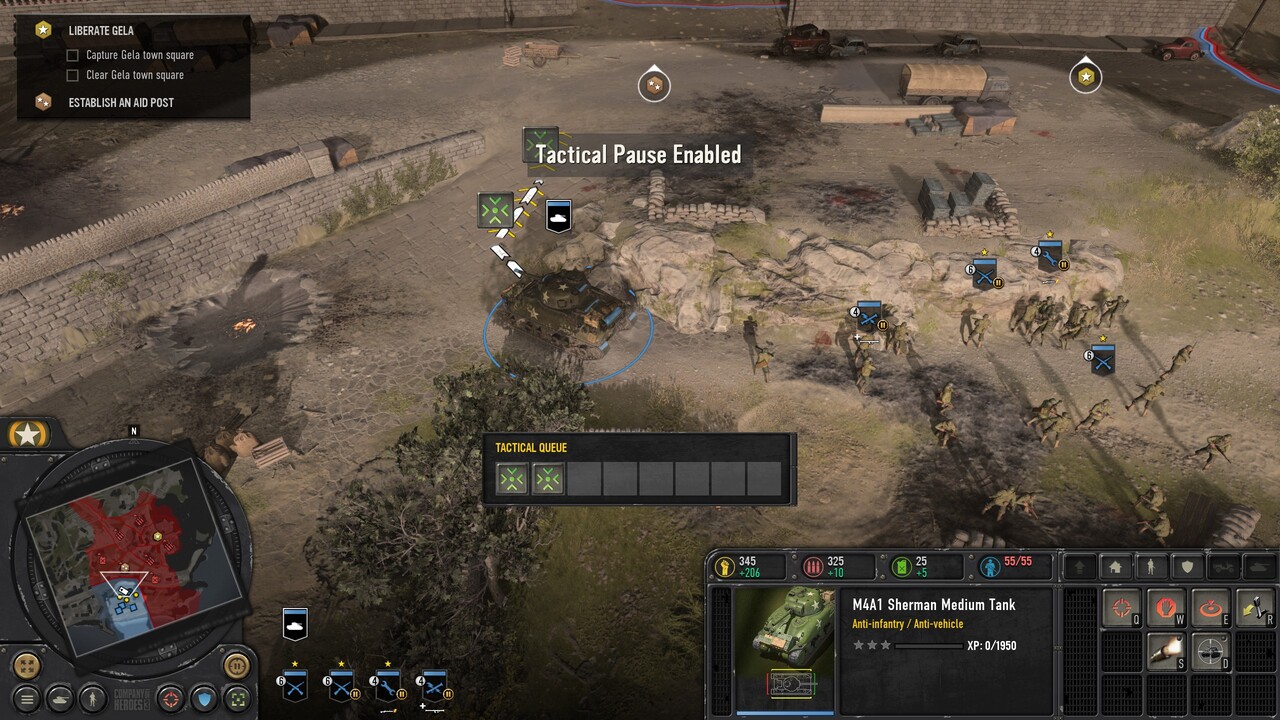Open the hamburger game menu
Image resolution: width=1280 pixels, height=720 pixels.
[27, 698]
